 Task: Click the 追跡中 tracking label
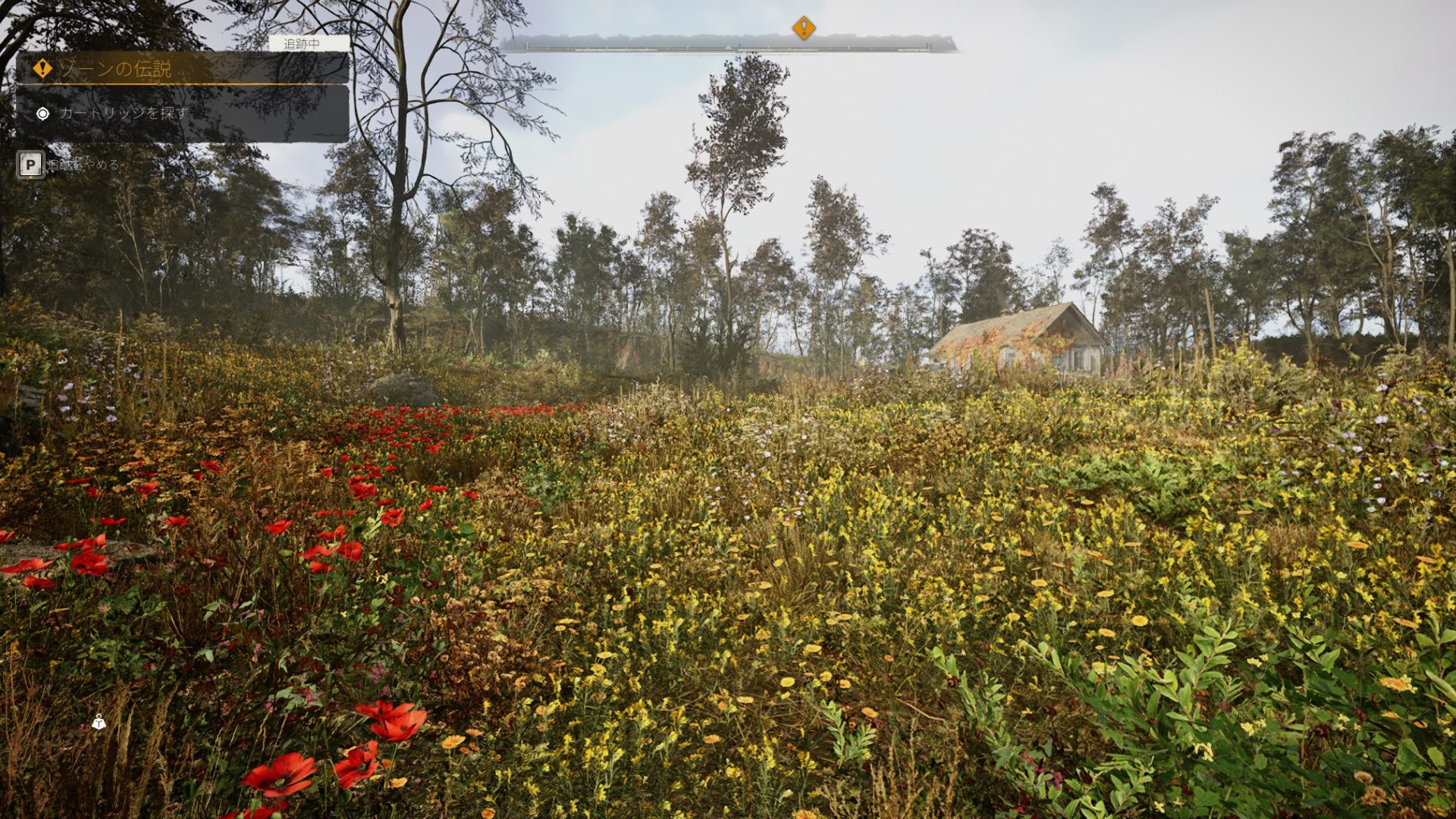[x=302, y=44]
